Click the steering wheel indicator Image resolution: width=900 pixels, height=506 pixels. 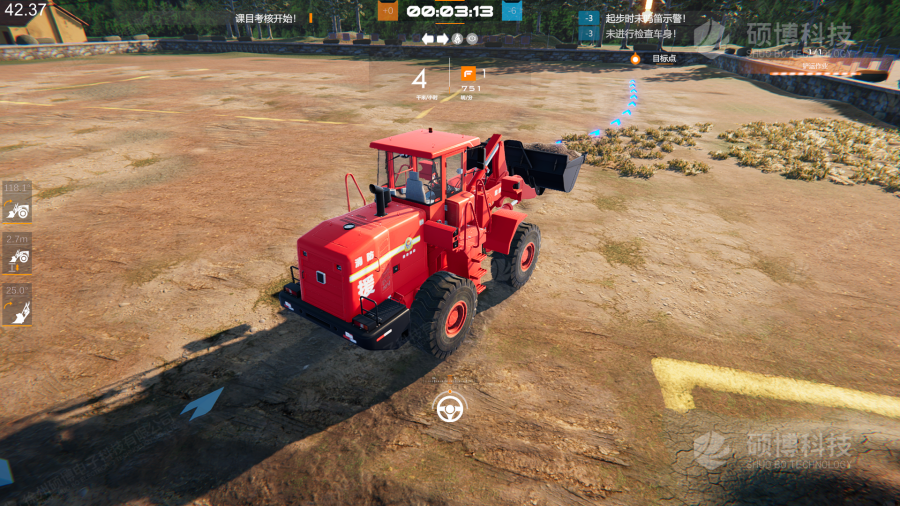pos(449,408)
